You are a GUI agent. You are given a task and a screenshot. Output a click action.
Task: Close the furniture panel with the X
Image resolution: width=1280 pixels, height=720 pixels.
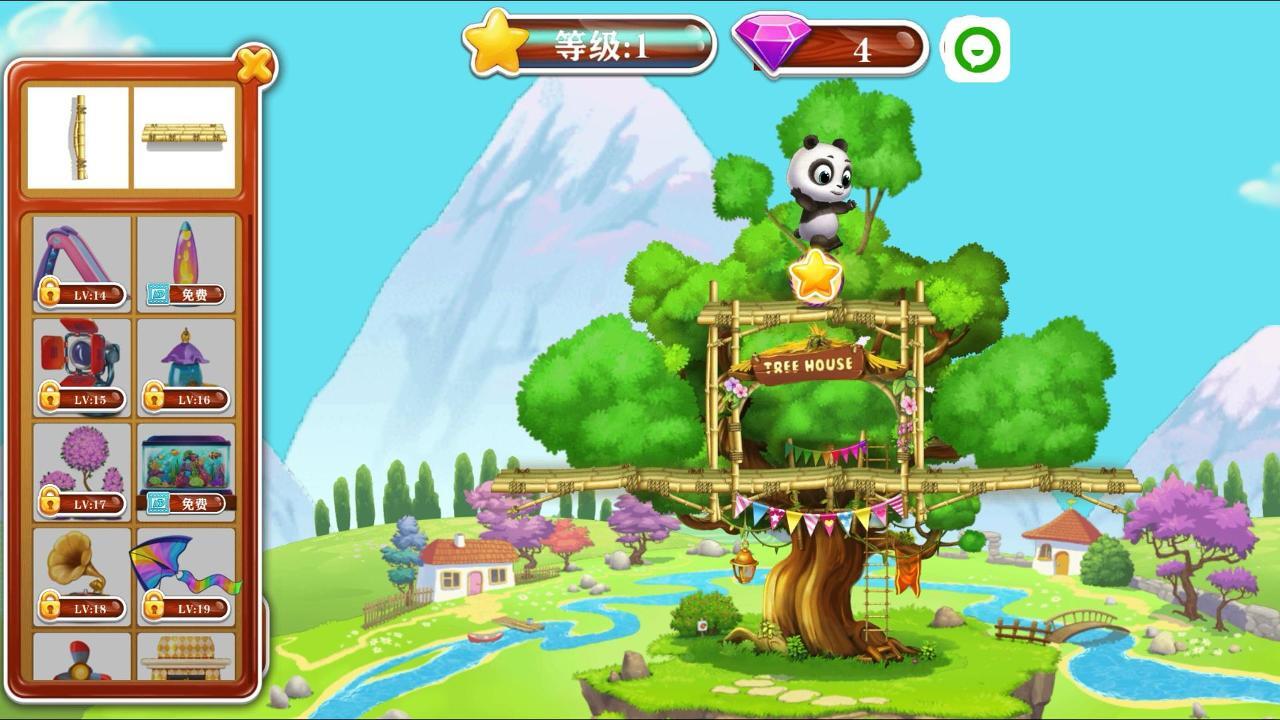click(256, 66)
